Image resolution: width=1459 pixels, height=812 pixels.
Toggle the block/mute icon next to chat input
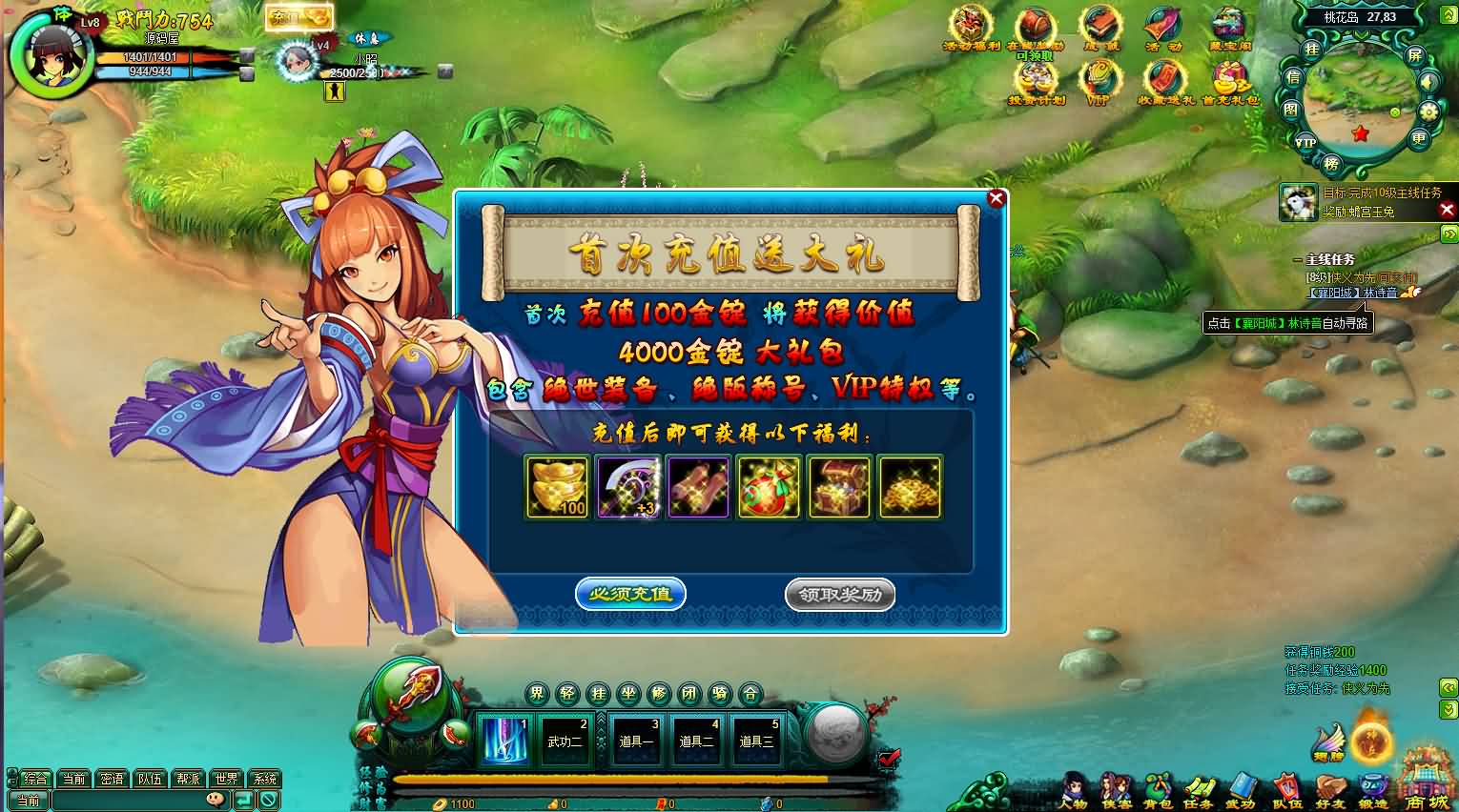coord(269,800)
